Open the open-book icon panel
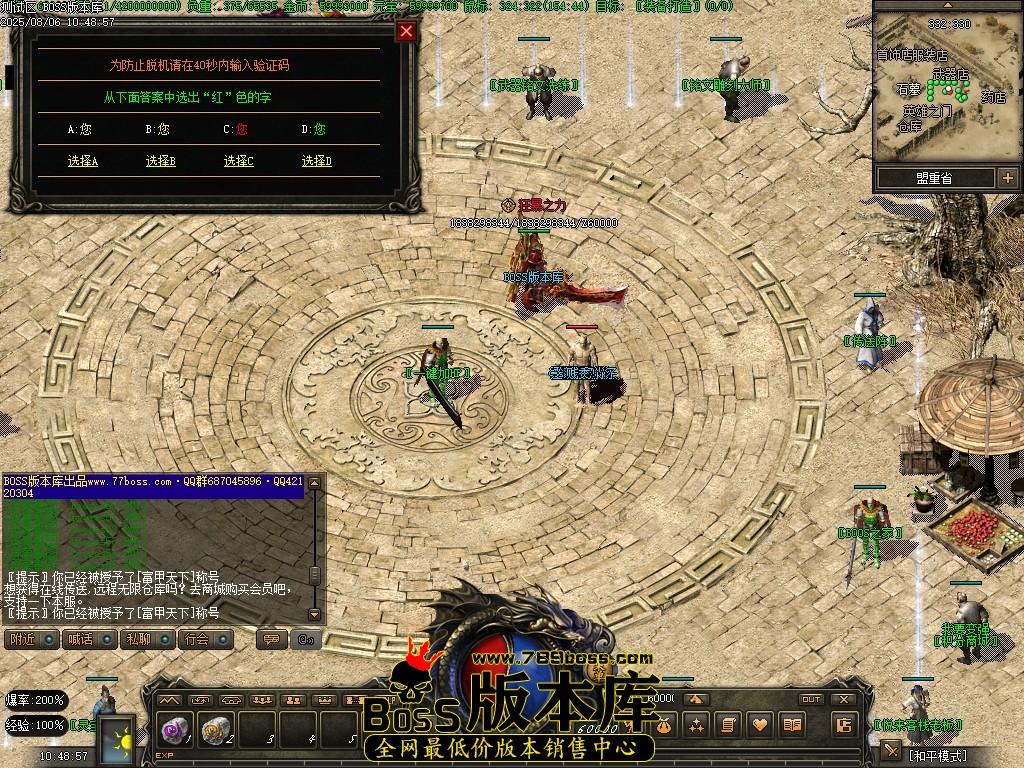The image size is (1024, 768). [792, 725]
